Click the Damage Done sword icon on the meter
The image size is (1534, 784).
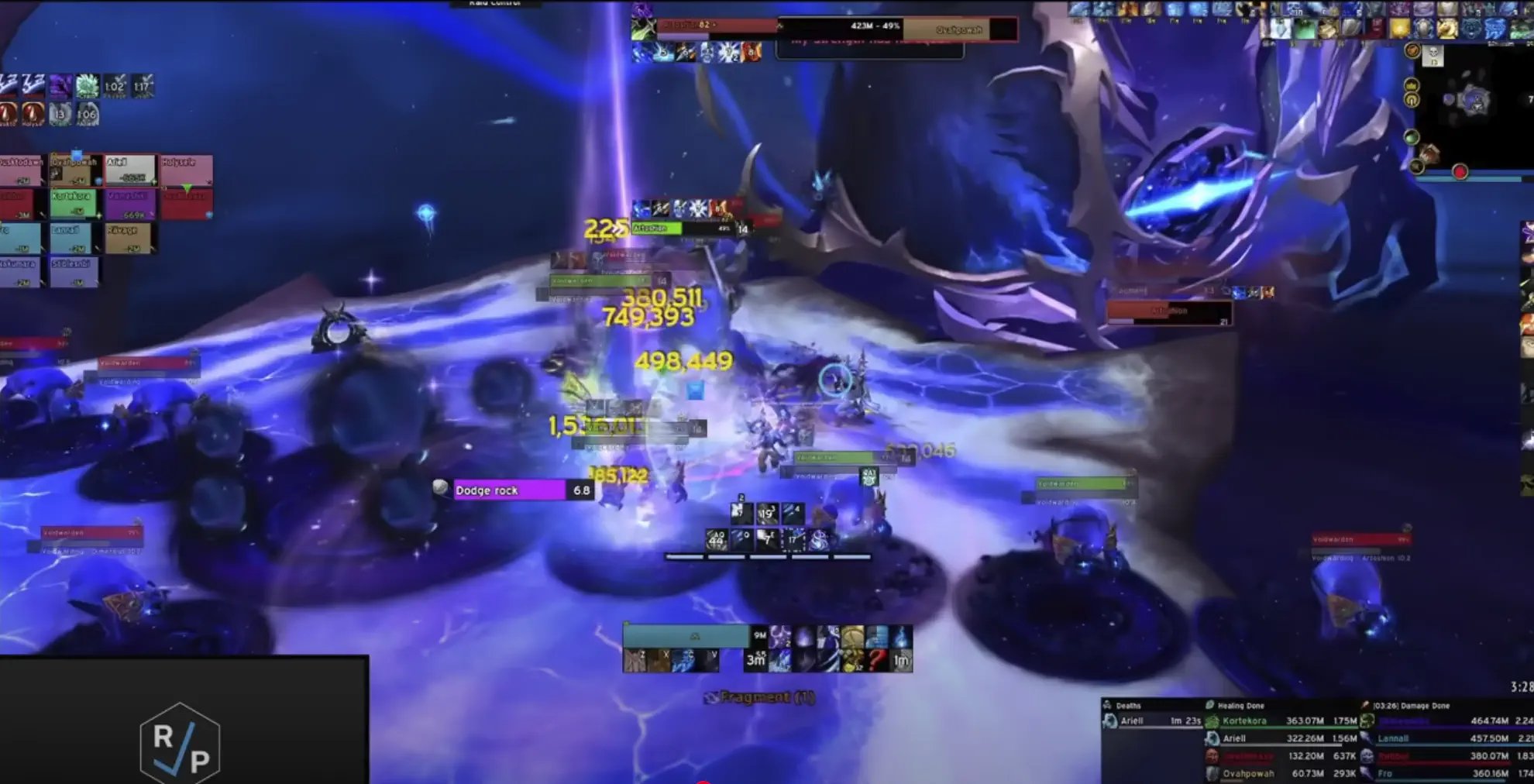point(1365,705)
